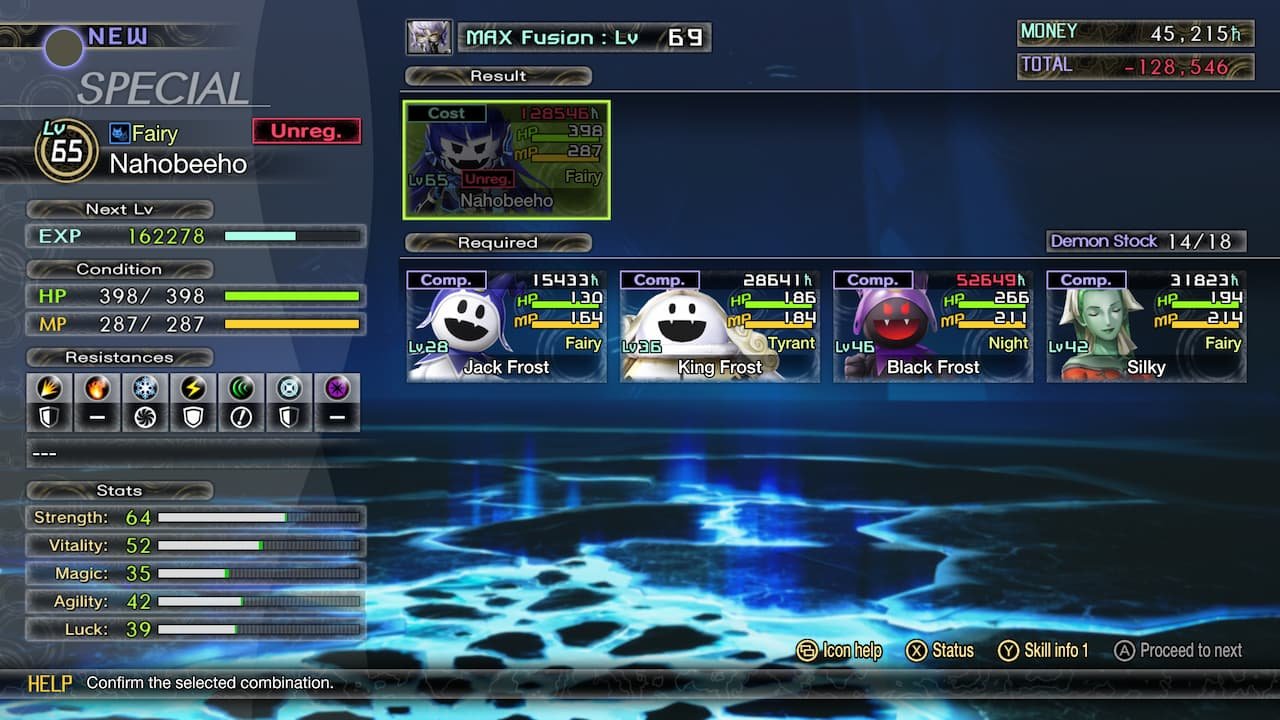This screenshot has height=720, width=1280.
Task: Click the Fire resistance icon
Action: tap(96, 388)
